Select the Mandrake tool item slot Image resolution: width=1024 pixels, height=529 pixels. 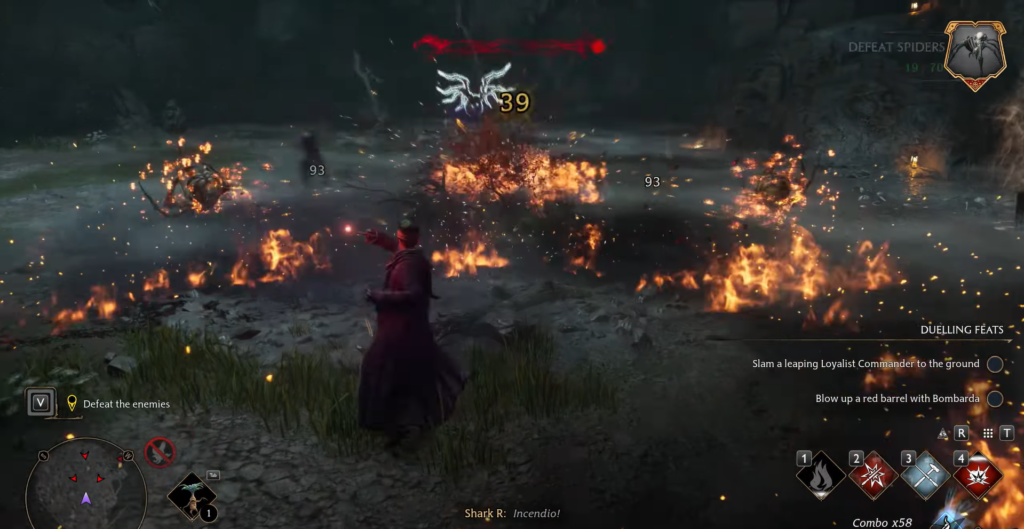coord(189,495)
